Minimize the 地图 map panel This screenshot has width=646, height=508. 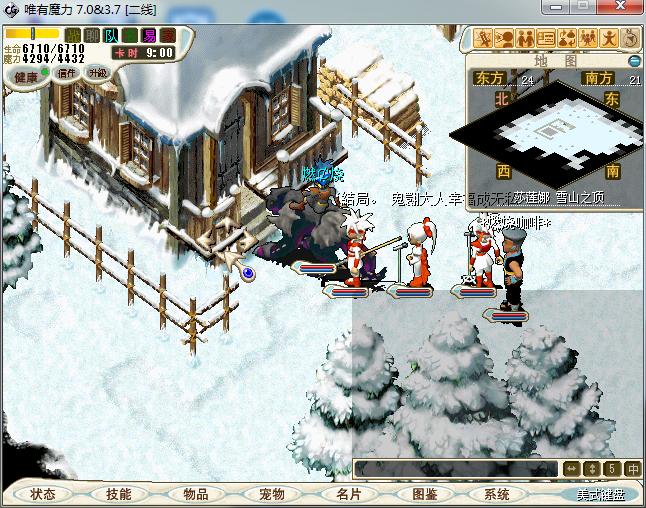point(632,61)
